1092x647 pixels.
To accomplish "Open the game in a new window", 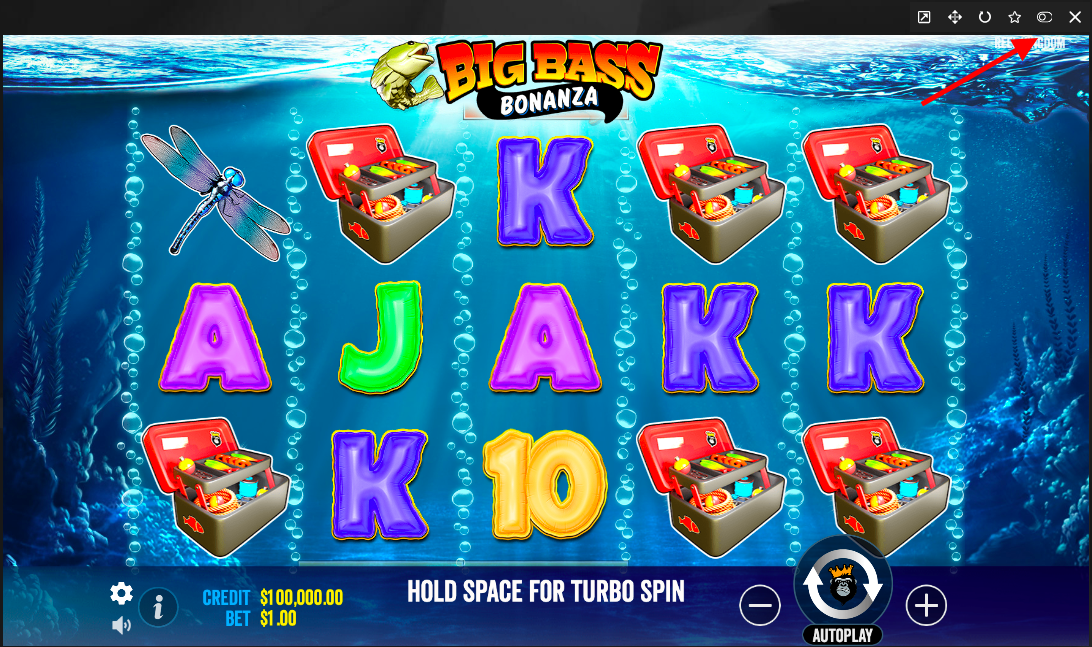I will (924, 17).
